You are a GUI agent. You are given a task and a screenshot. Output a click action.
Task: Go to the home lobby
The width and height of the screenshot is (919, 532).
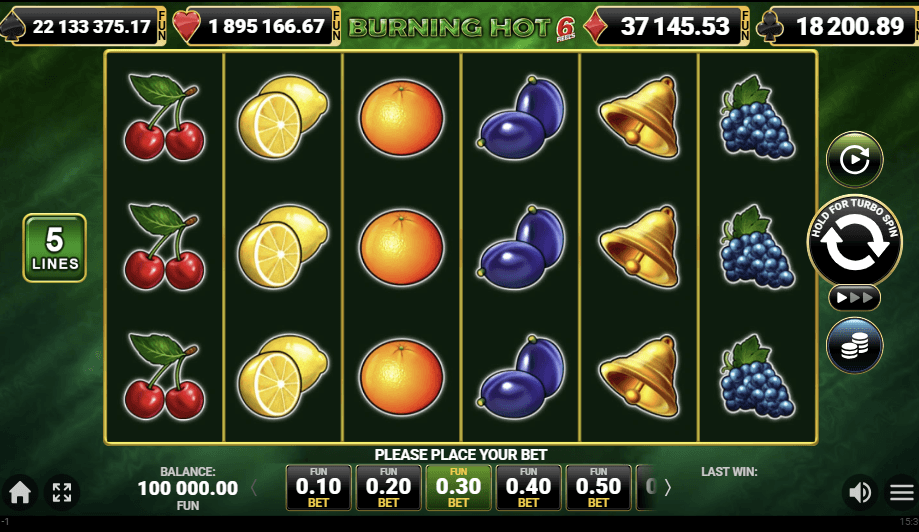[20, 491]
